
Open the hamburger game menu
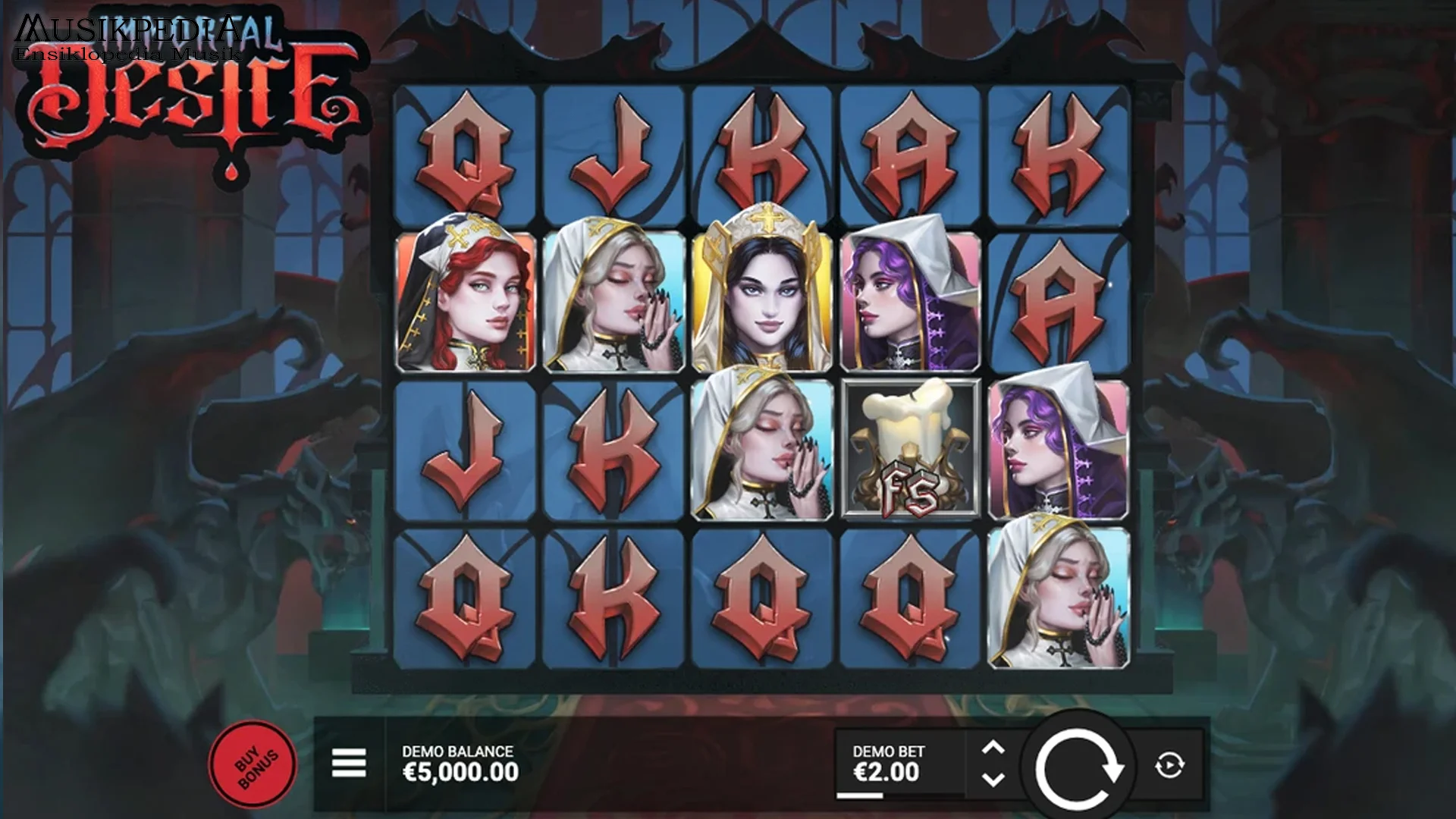point(349,763)
